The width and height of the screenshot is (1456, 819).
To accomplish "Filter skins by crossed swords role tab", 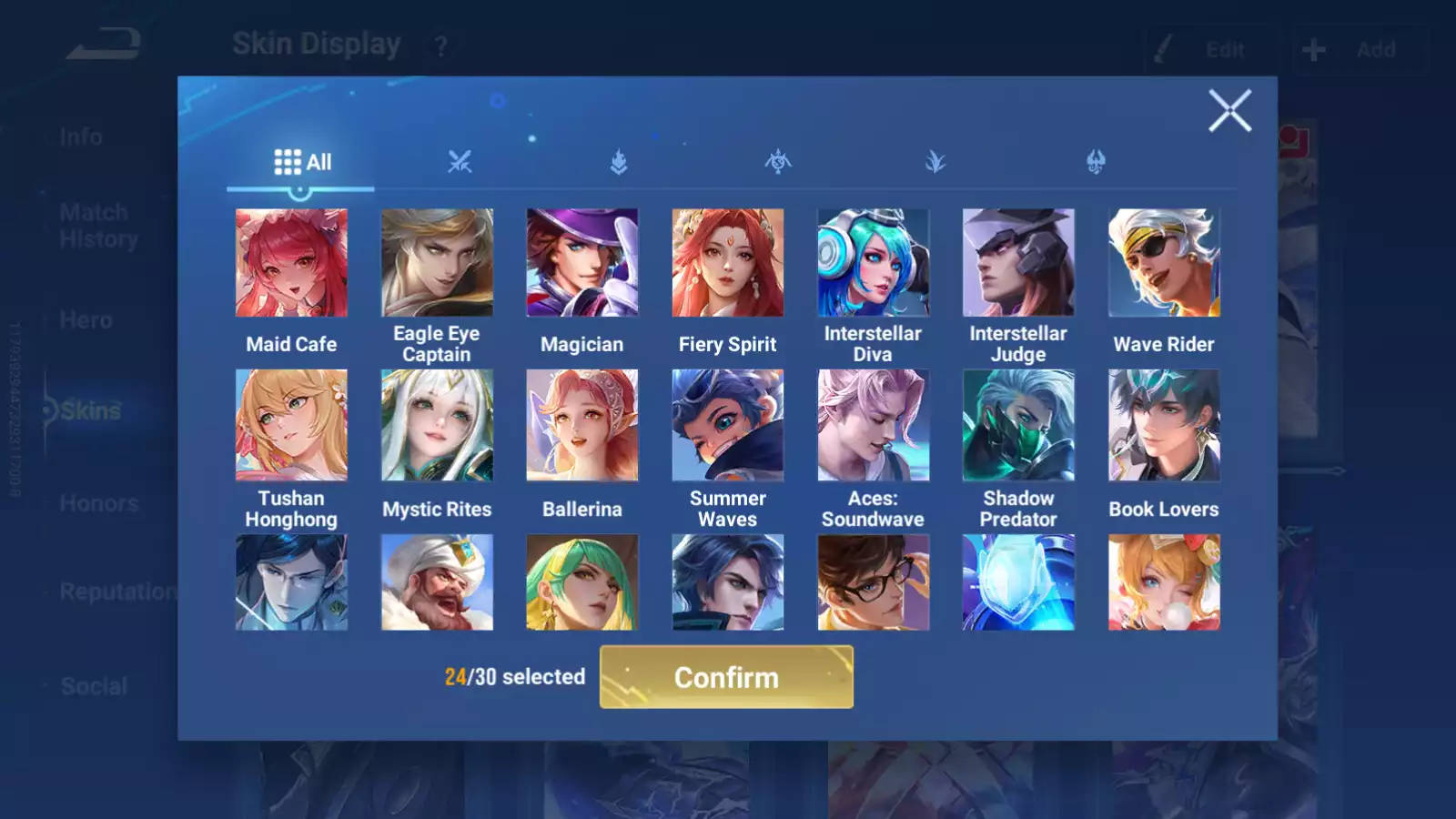I will pyautogui.click(x=460, y=163).
